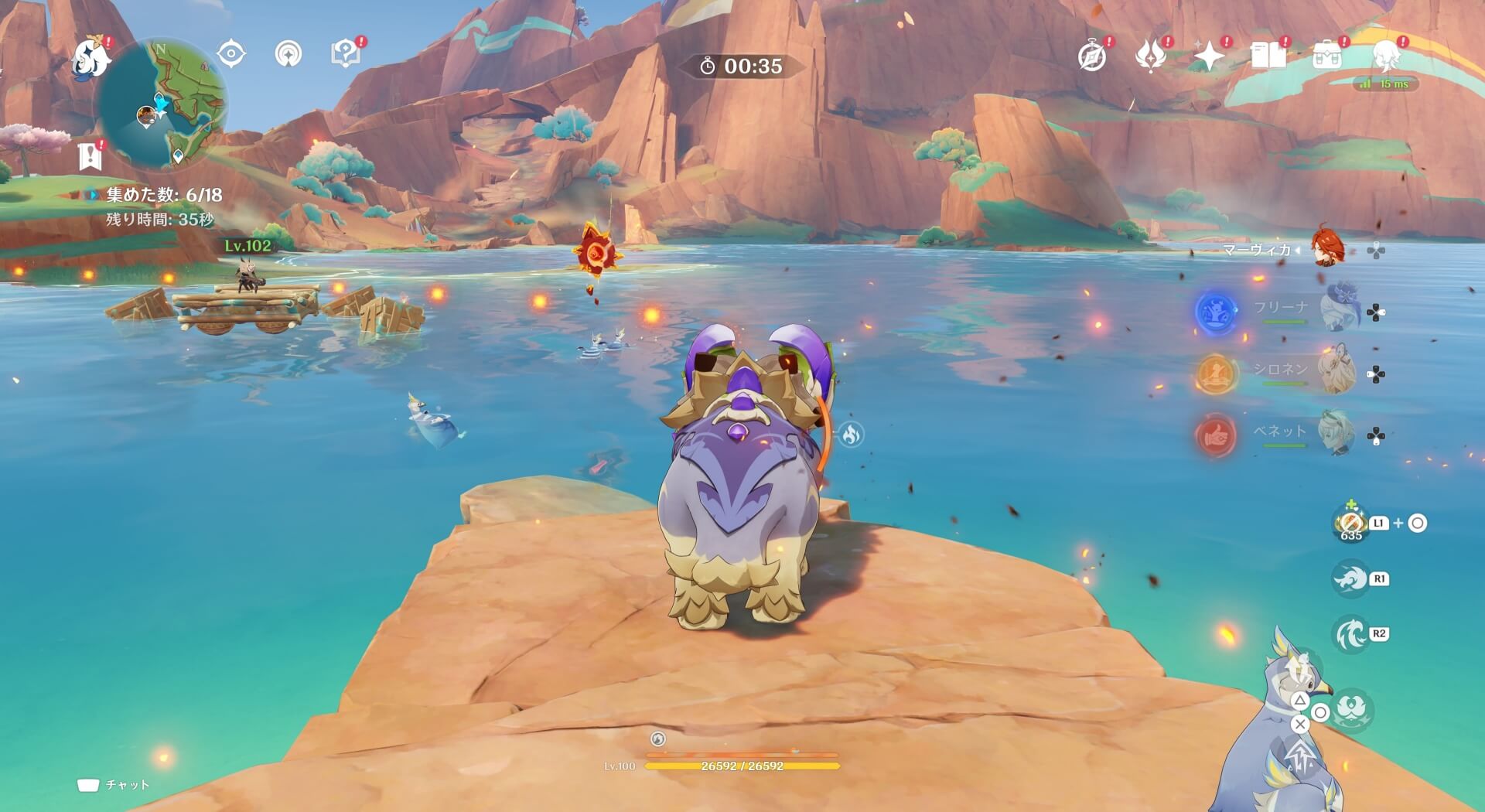
Task: Click the eye-shaped icon beside the minimap
Action: (x=230, y=54)
